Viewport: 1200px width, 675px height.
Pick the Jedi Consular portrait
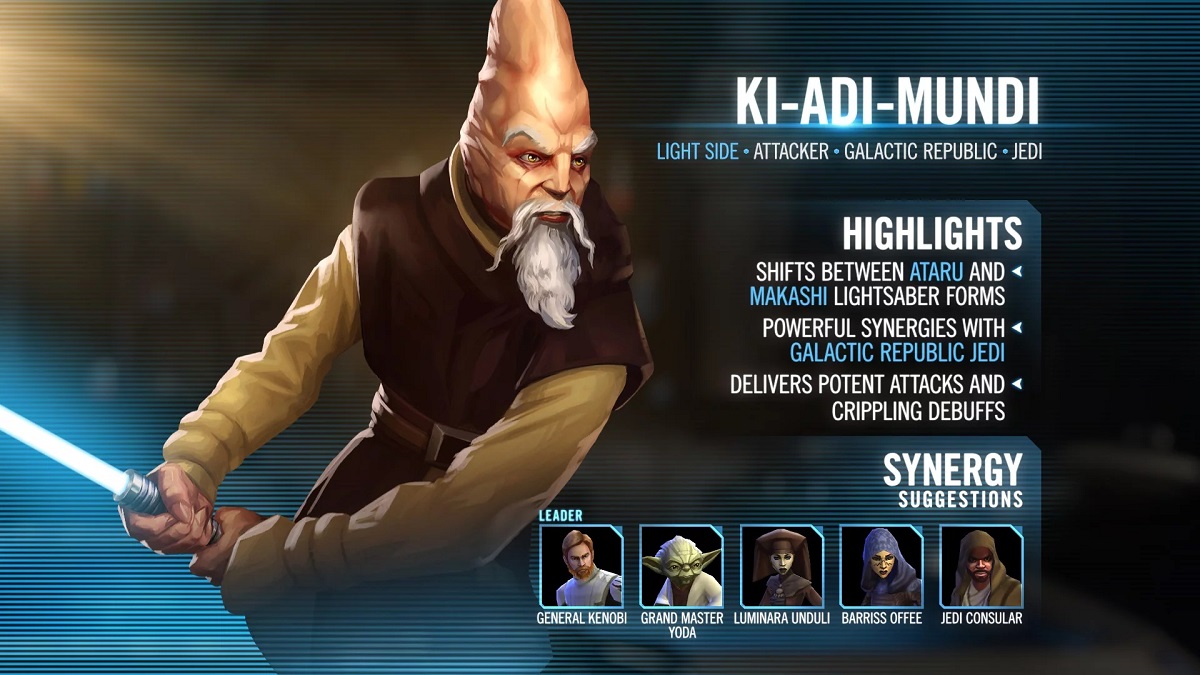click(981, 566)
